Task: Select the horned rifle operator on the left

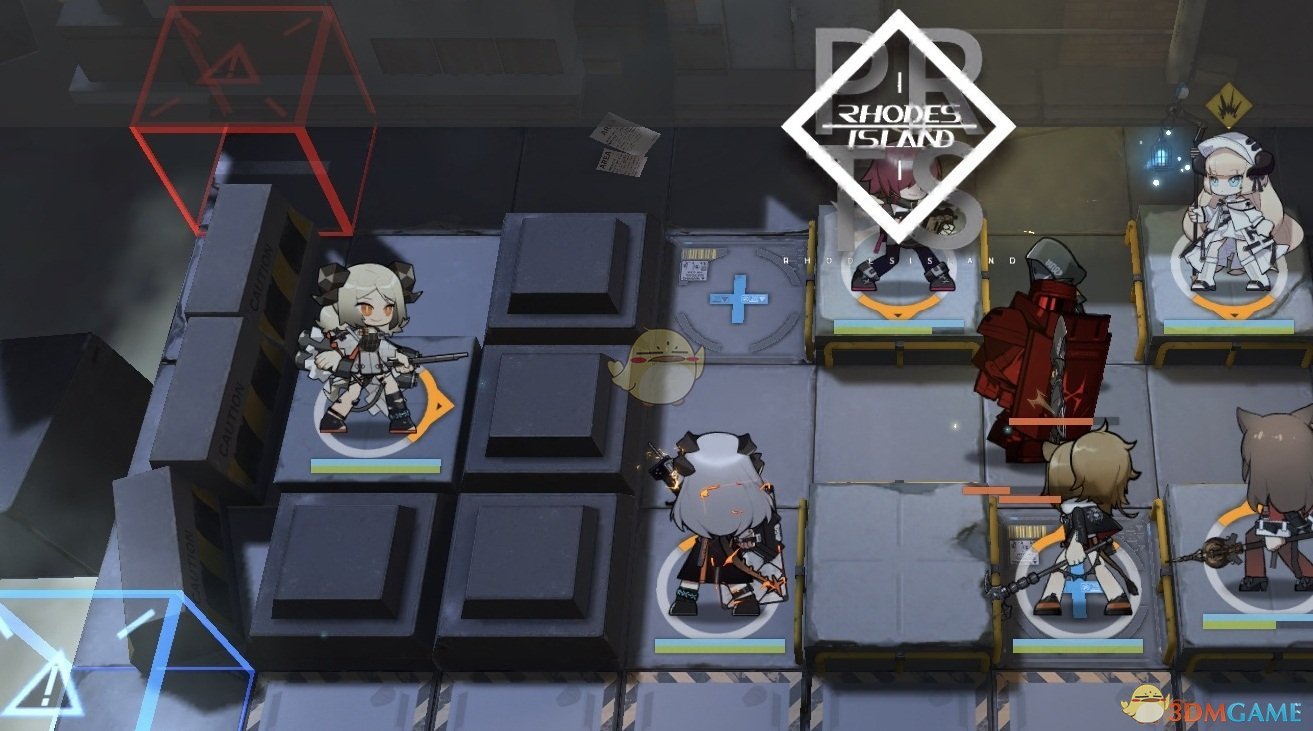Action: pyautogui.click(x=366, y=350)
